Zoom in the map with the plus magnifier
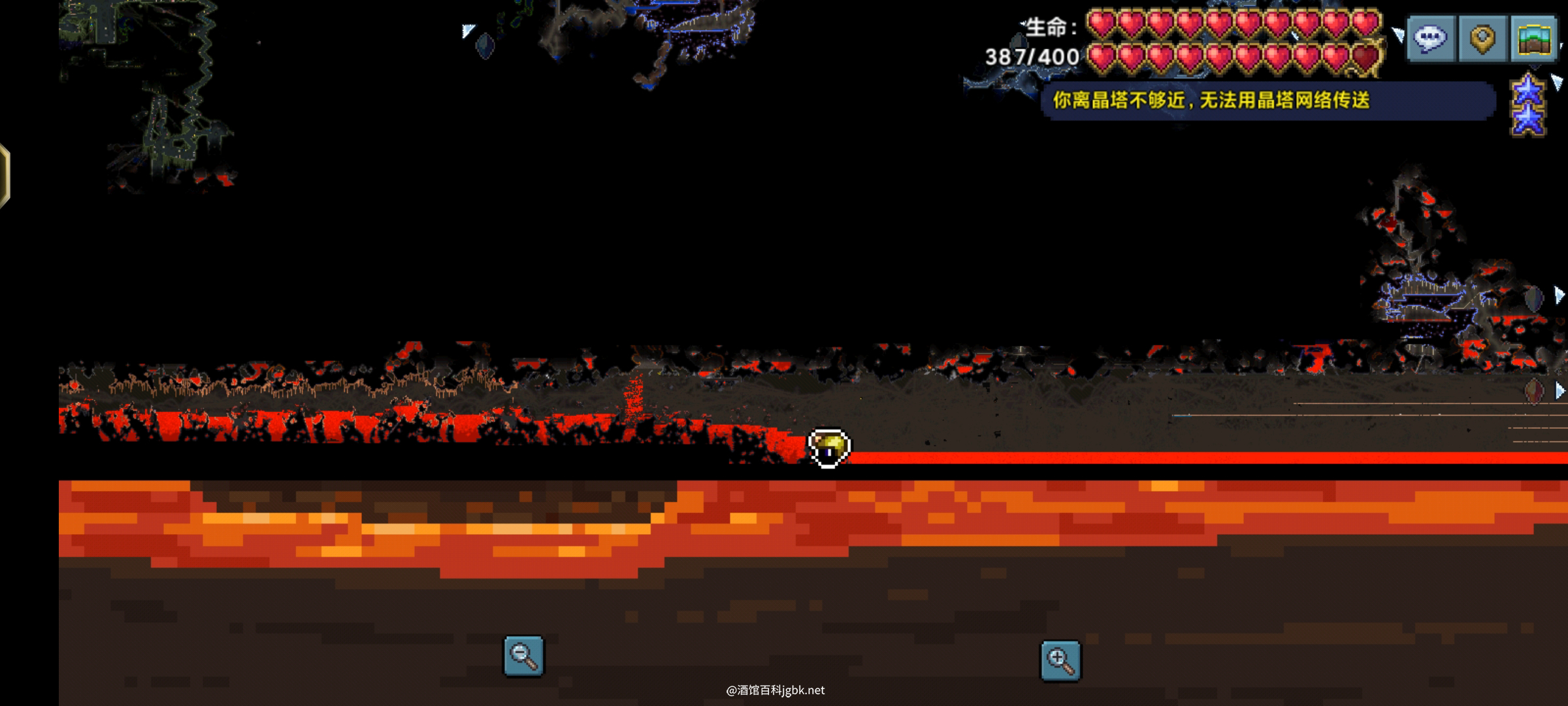The width and height of the screenshot is (1568, 706). point(1060,660)
